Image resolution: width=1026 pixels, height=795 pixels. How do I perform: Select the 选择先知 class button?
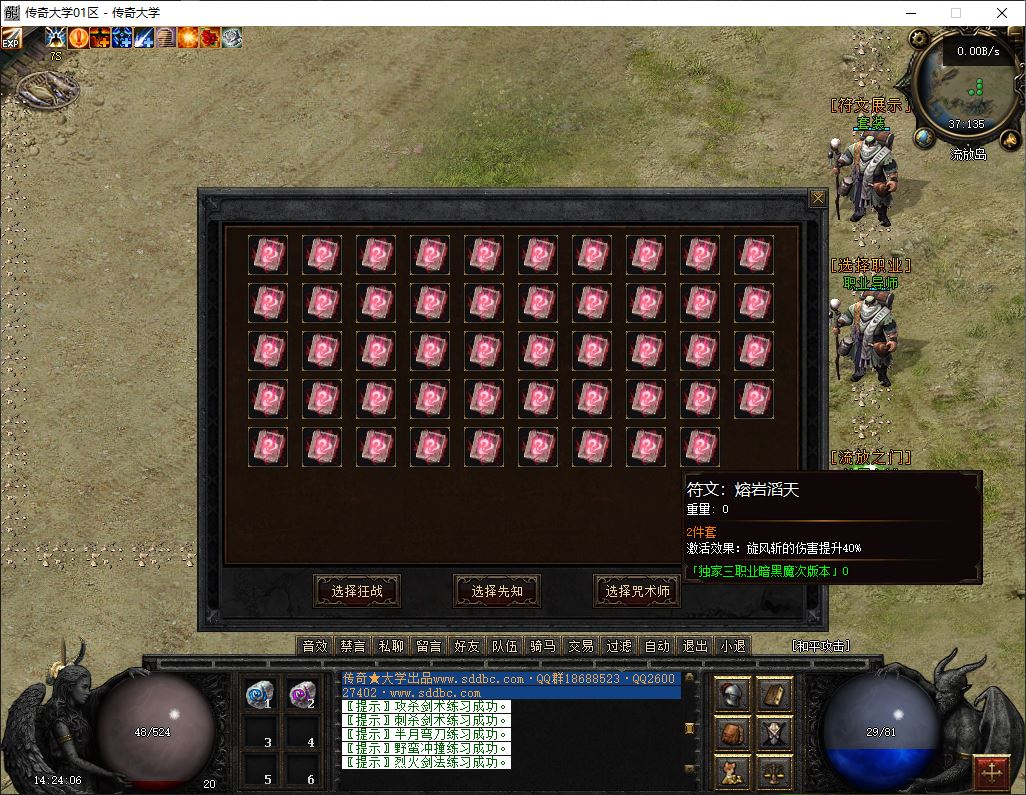pyautogui.click(x=497, y=591)
